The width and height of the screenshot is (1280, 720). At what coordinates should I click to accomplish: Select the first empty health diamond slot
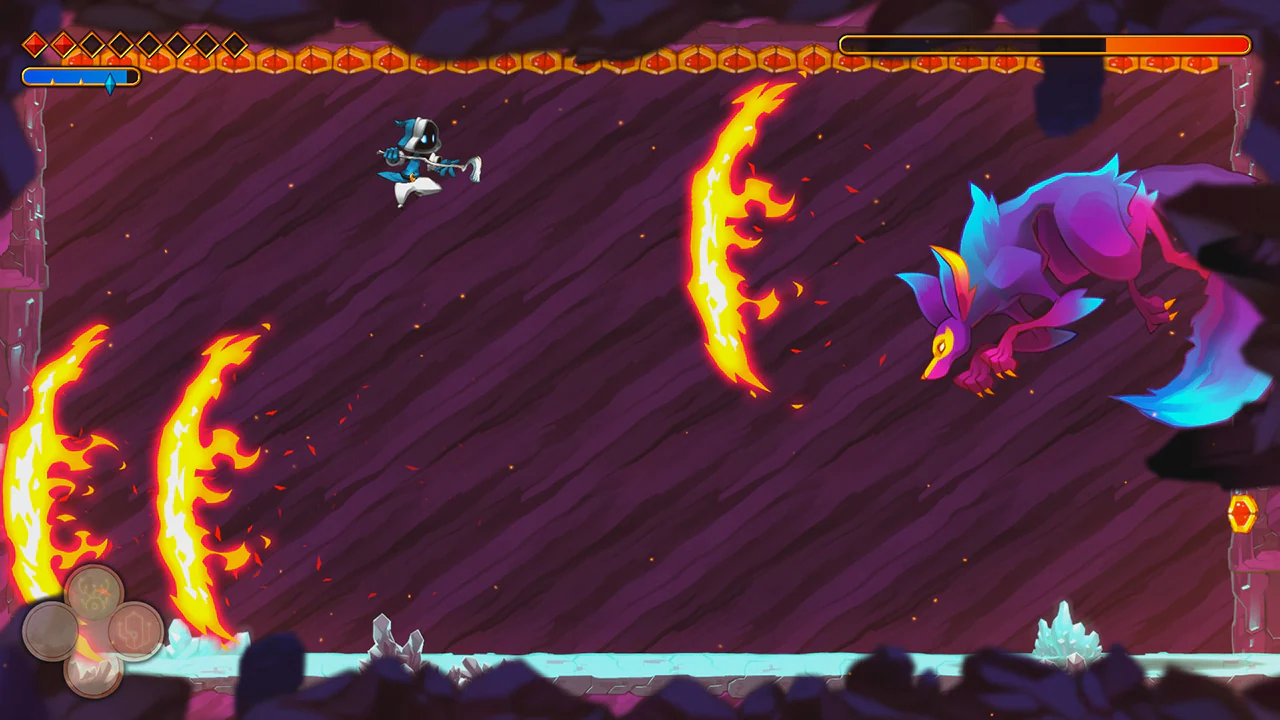point(90,44)
